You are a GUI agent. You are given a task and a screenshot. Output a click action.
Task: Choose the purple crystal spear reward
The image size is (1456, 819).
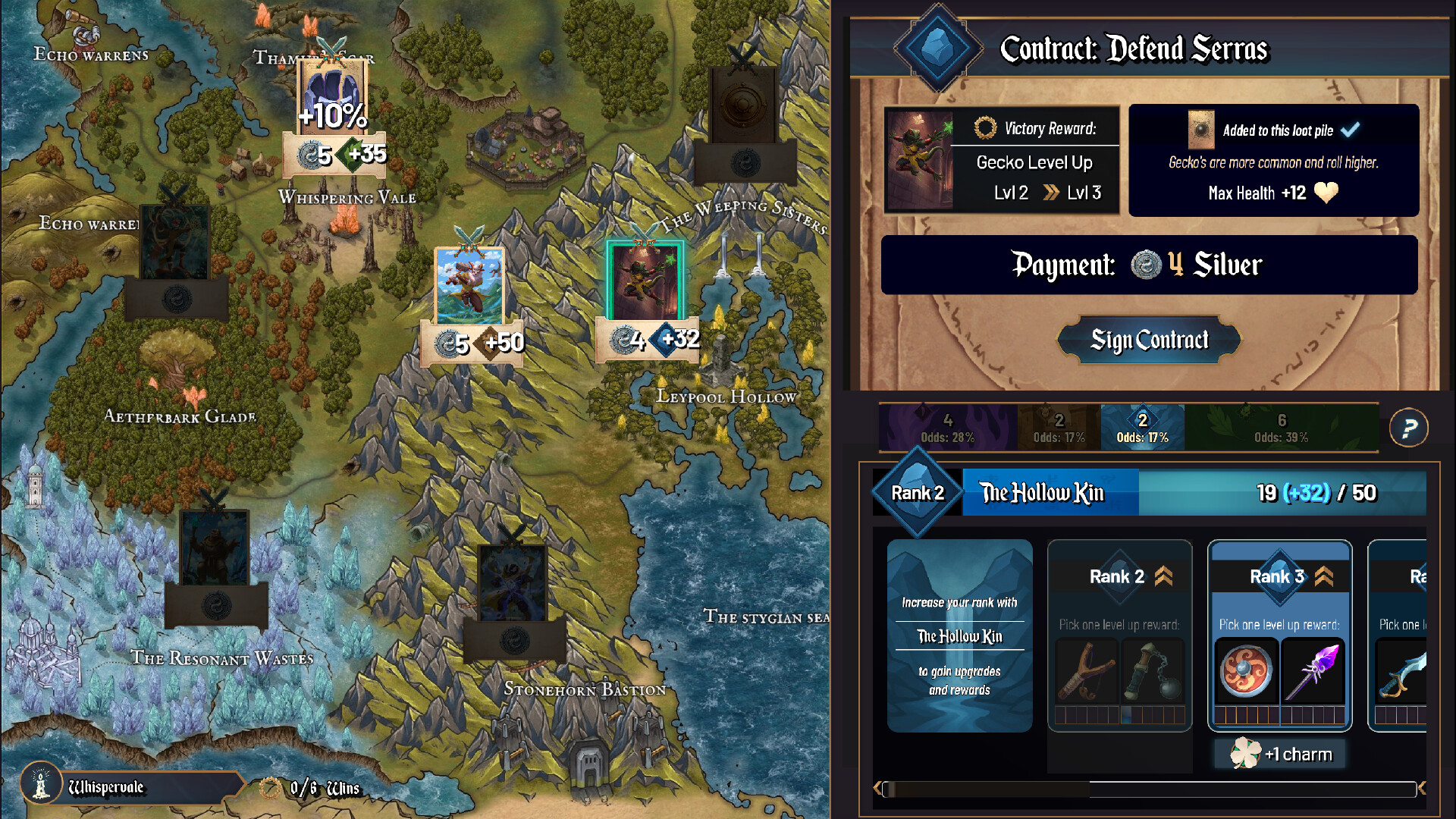point(1314,671)
